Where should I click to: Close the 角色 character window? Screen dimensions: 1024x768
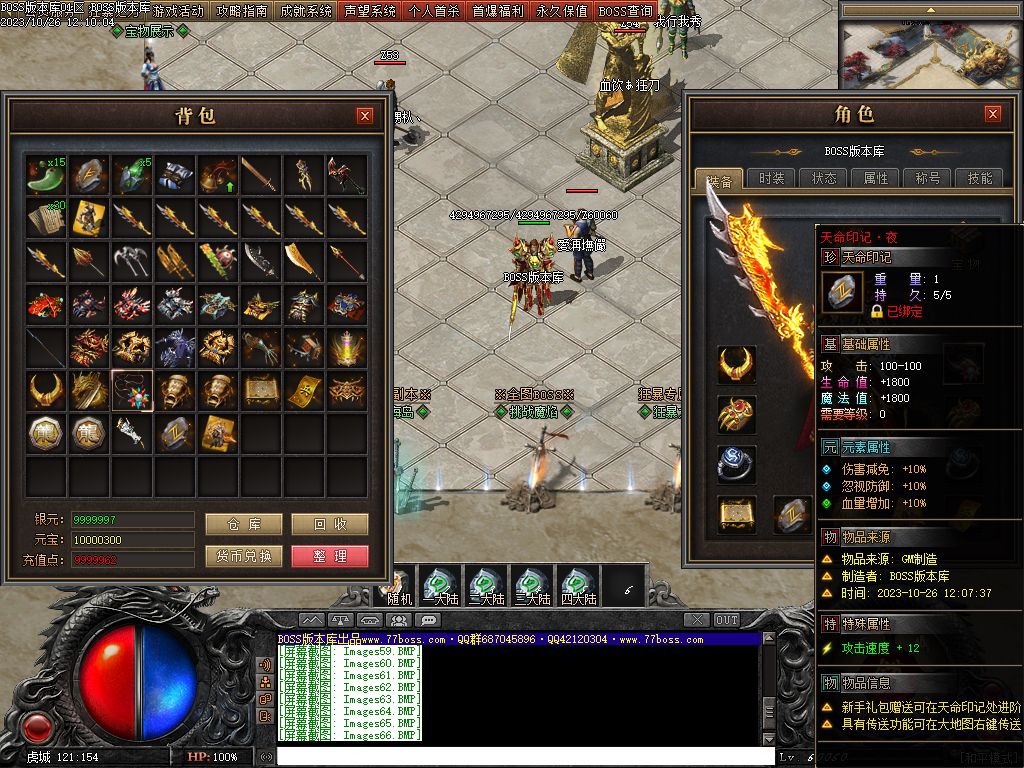[x=992, y=114]
